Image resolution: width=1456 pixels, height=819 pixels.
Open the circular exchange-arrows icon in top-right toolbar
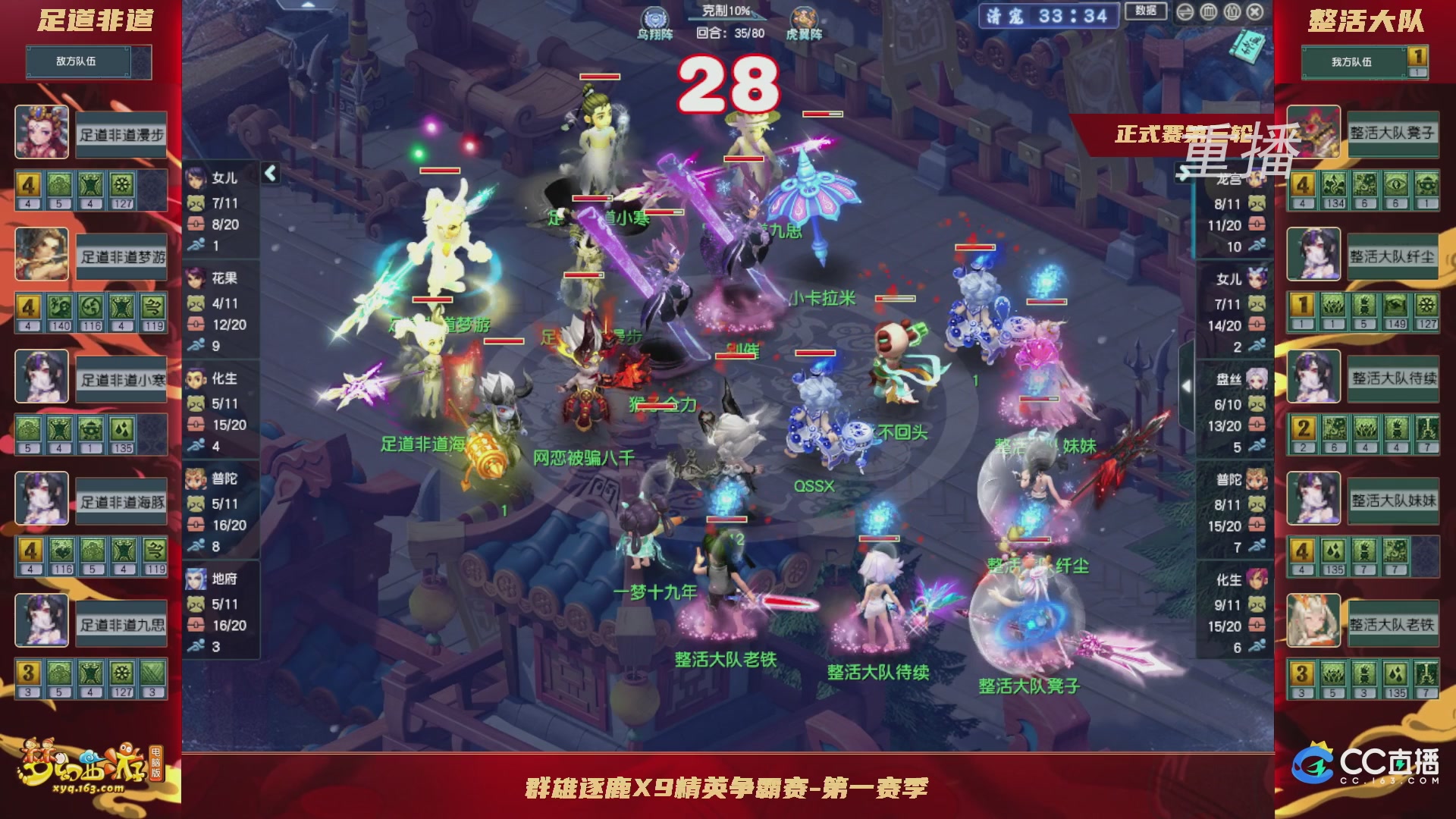tap(1185, 12)
